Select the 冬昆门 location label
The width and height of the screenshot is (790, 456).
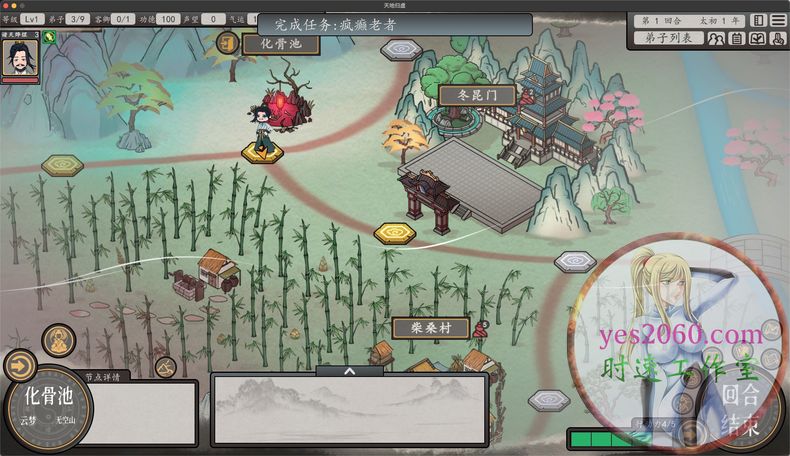pos(476,96)
